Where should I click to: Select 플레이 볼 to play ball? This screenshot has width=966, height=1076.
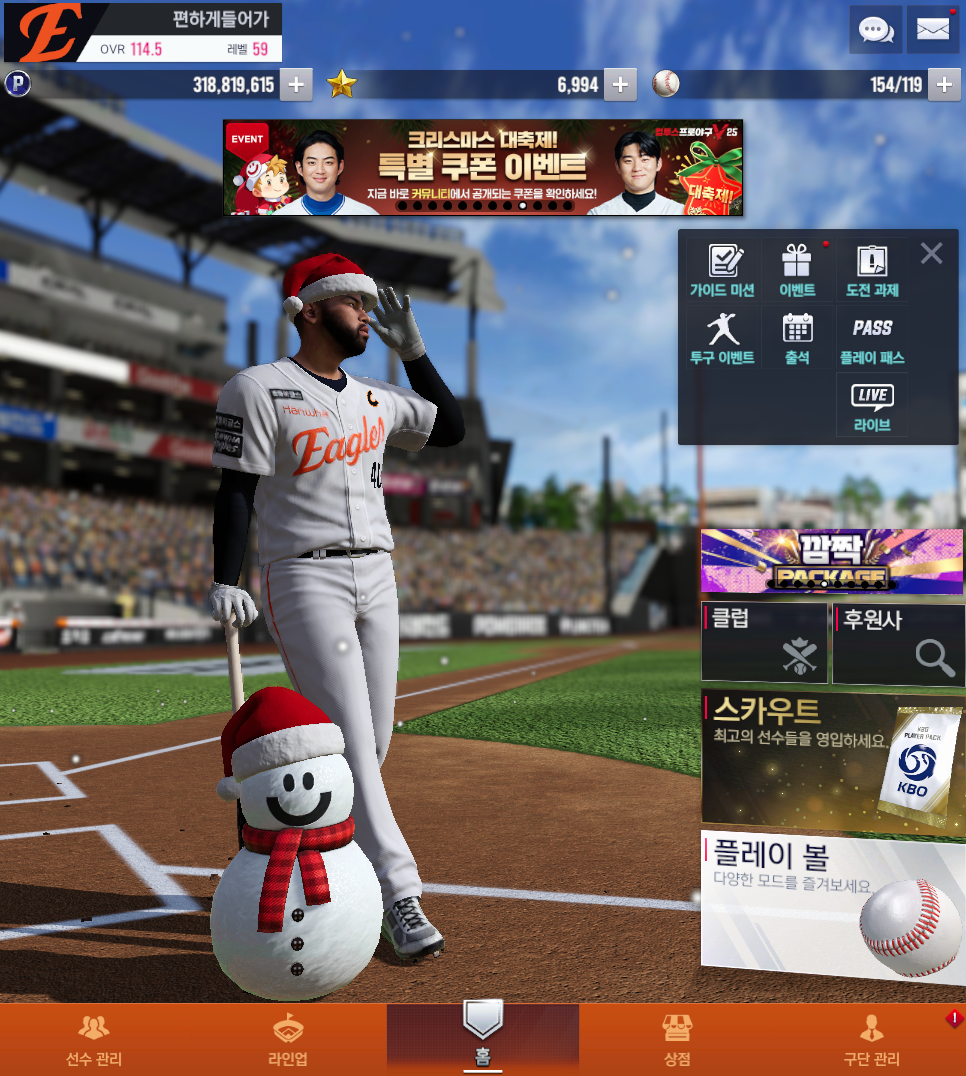point(832,906)
